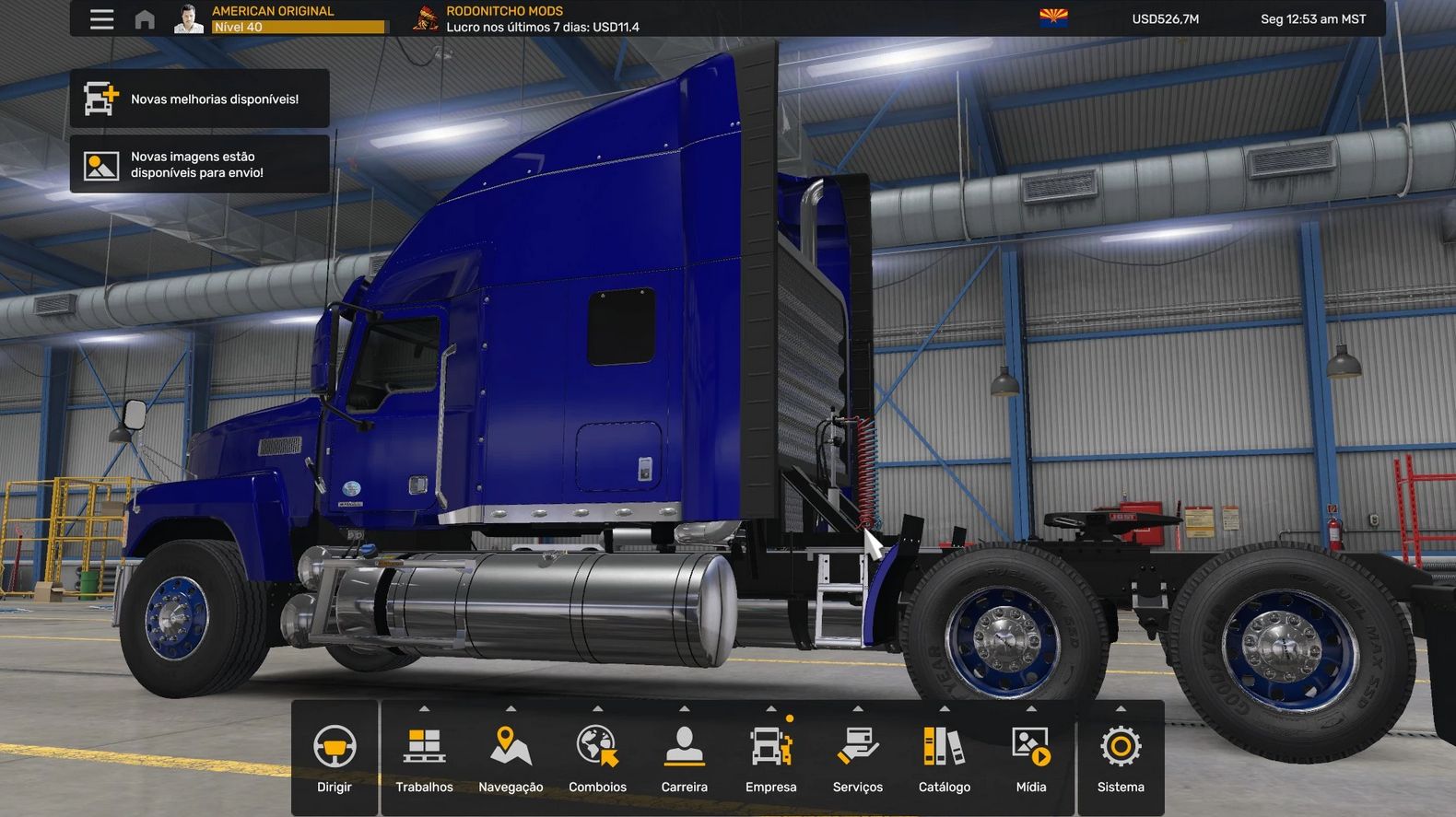Click the Seg 12:53 am clock
Viewport: 1456px width, 817px height.
1312,19
